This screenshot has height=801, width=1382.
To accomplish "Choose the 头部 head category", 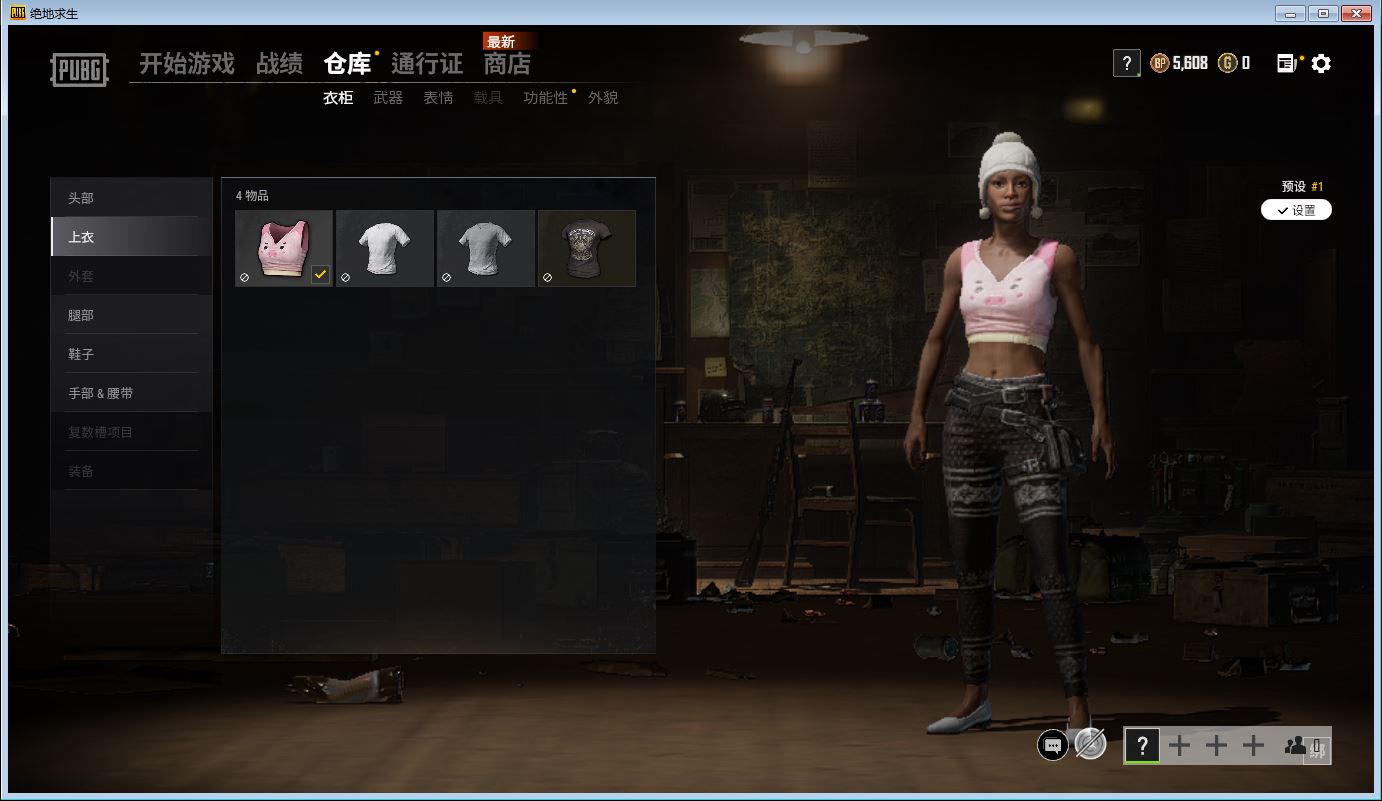I will [81, 198].
